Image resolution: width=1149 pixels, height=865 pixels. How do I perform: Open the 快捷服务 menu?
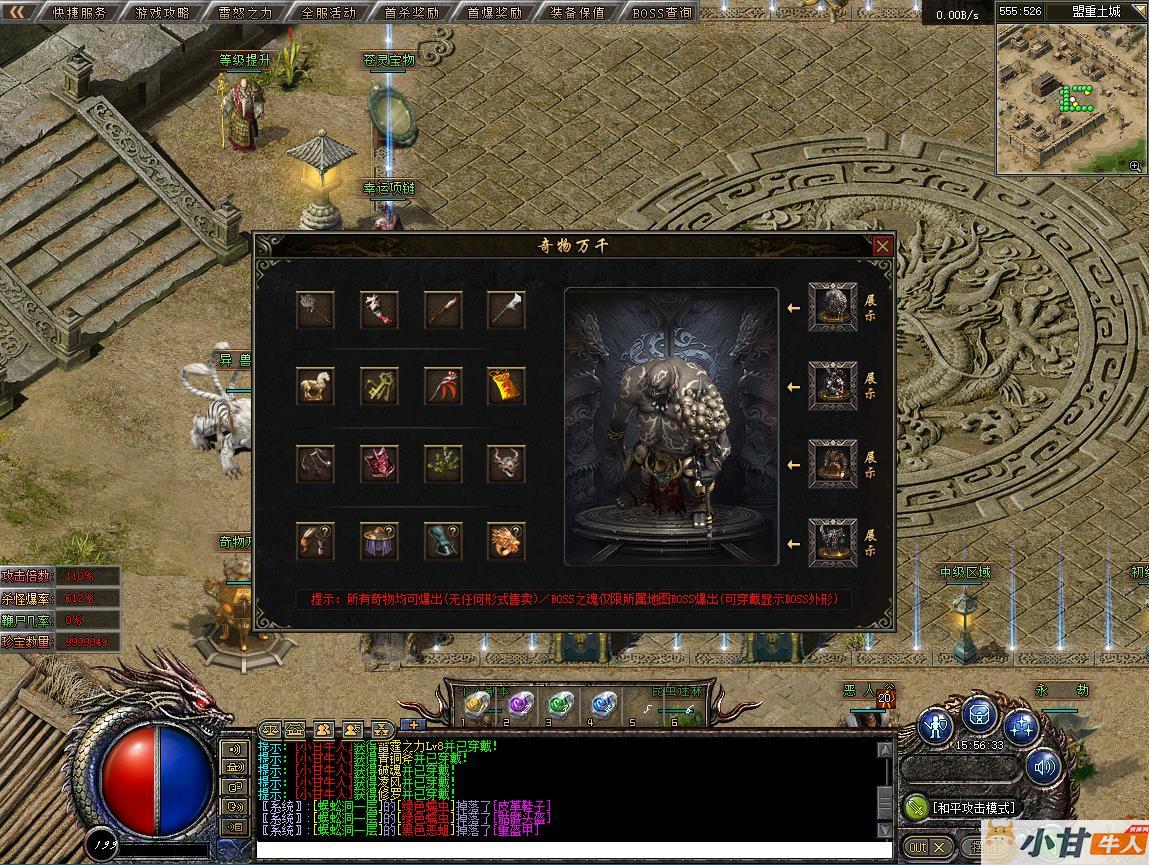click(x=79, y=13)
